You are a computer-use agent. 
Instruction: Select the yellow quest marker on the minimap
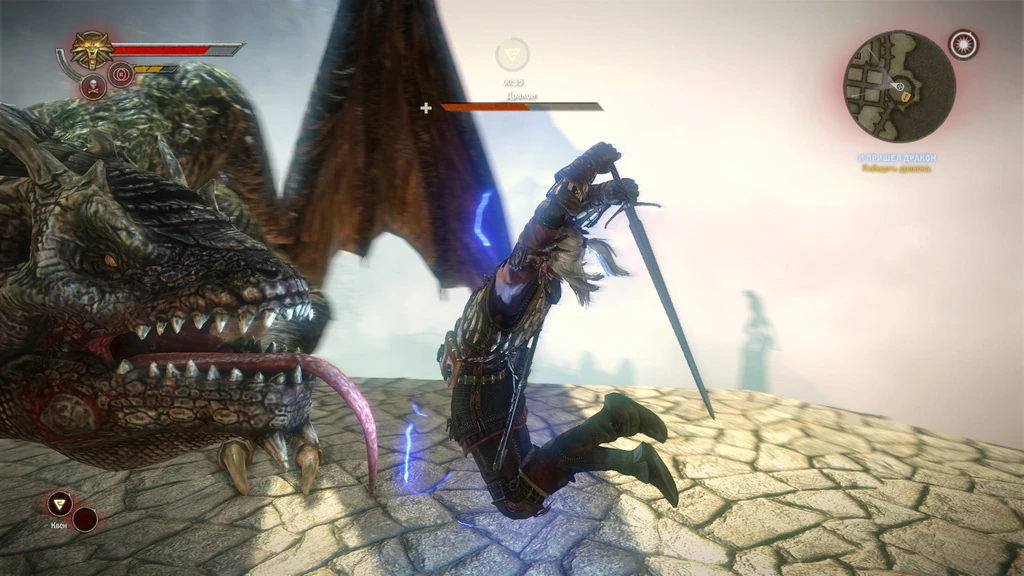pos(899,87)
